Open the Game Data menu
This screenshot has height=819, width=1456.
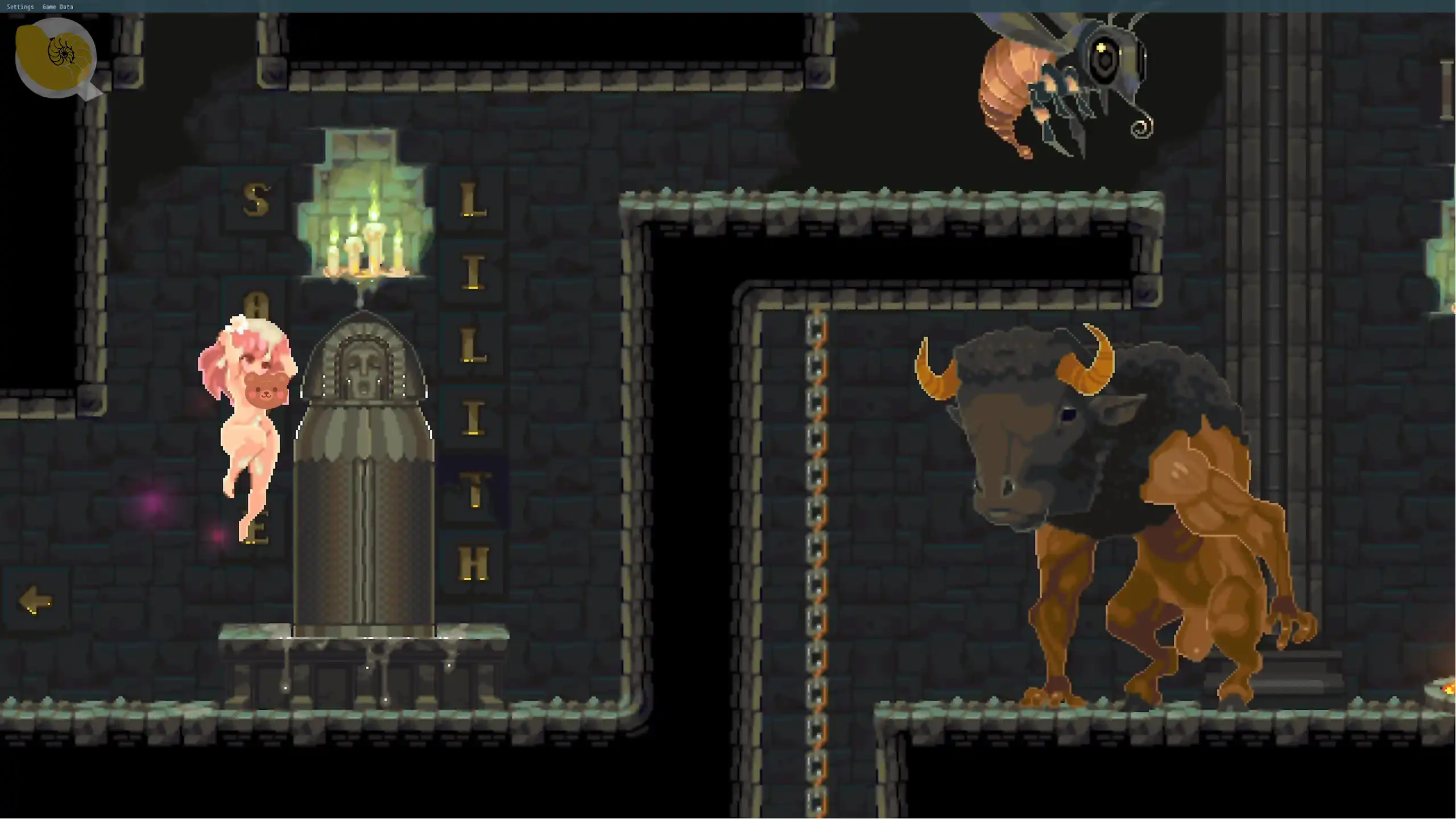tap(57, 7)
